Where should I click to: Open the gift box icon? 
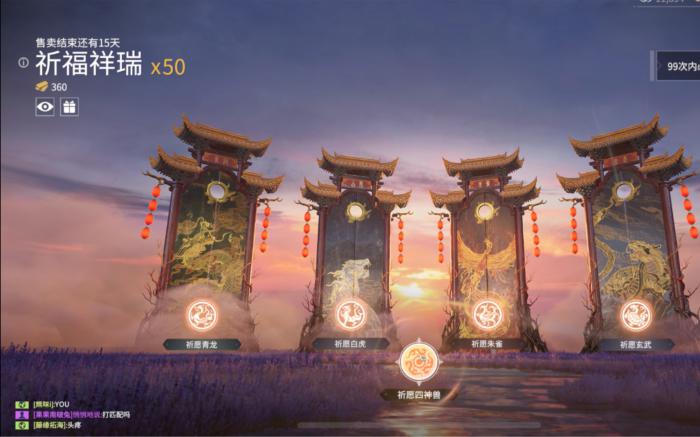tap(69, 106)
